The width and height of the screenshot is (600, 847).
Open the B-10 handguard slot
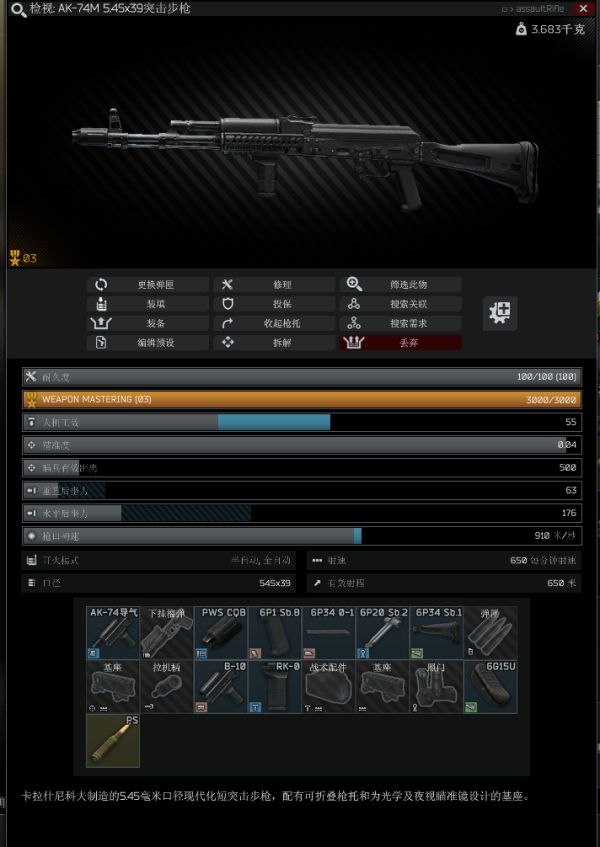click(220, 686)
